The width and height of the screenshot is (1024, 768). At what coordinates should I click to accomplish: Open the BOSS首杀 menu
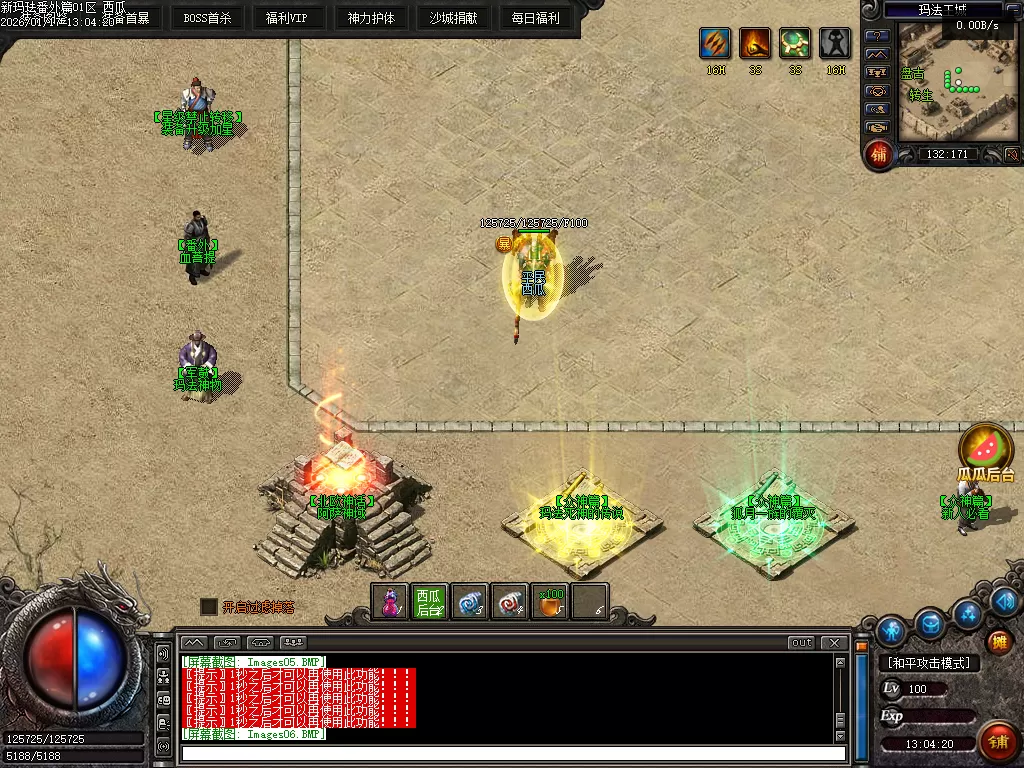(x=207, y=18)
